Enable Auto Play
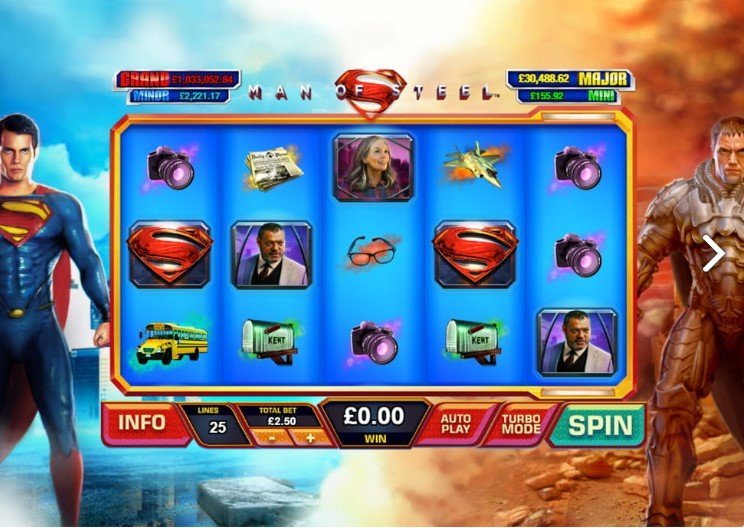Image resolution: width=744 pixels, height=528 pixels. [456, 424]
